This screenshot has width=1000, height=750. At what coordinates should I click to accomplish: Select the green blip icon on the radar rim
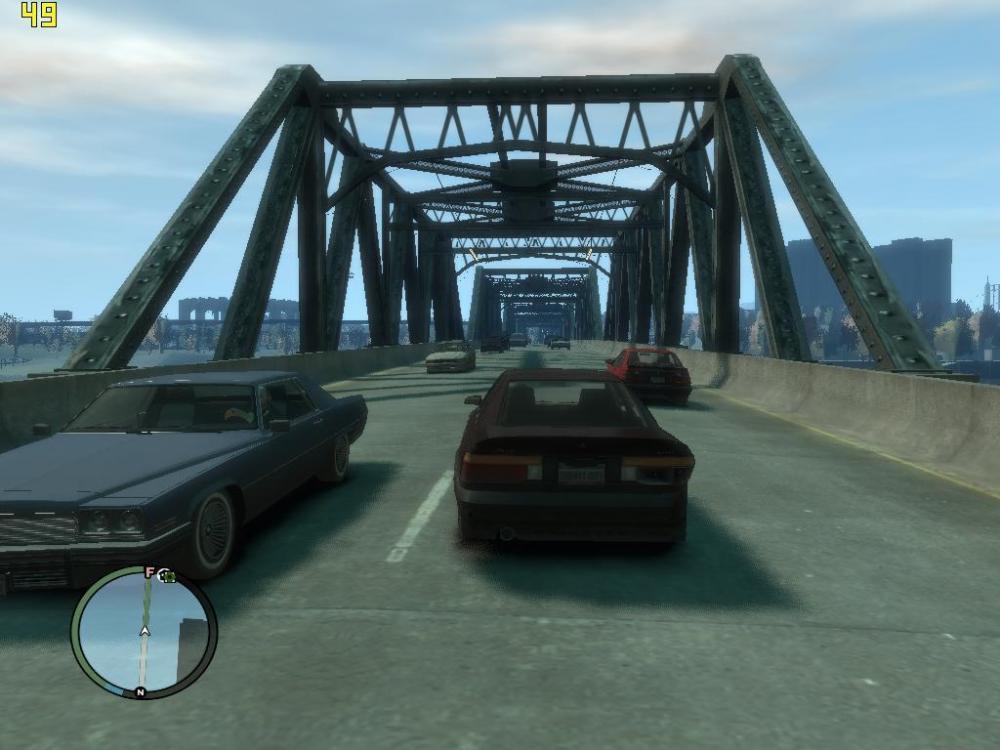pyautogui.click(x=168, y=576)
